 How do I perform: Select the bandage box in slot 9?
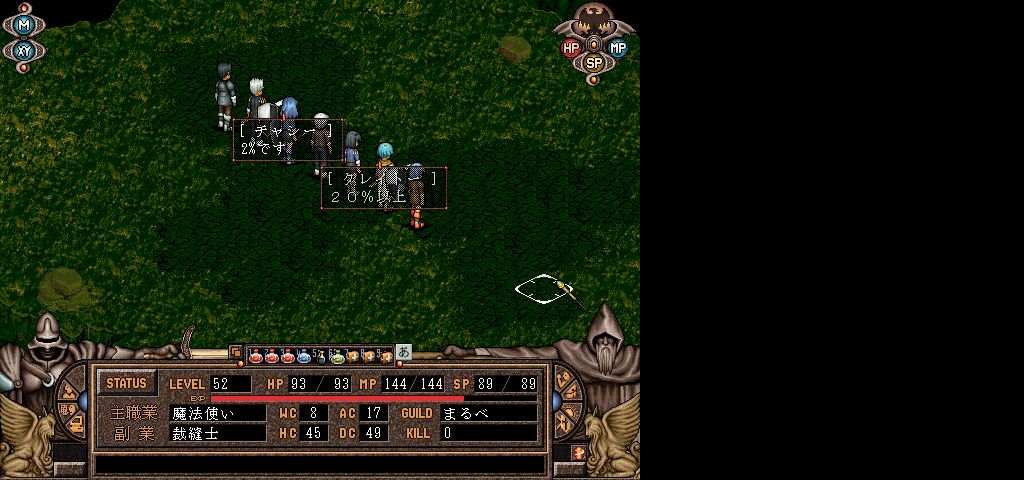[x=385, y=354]
